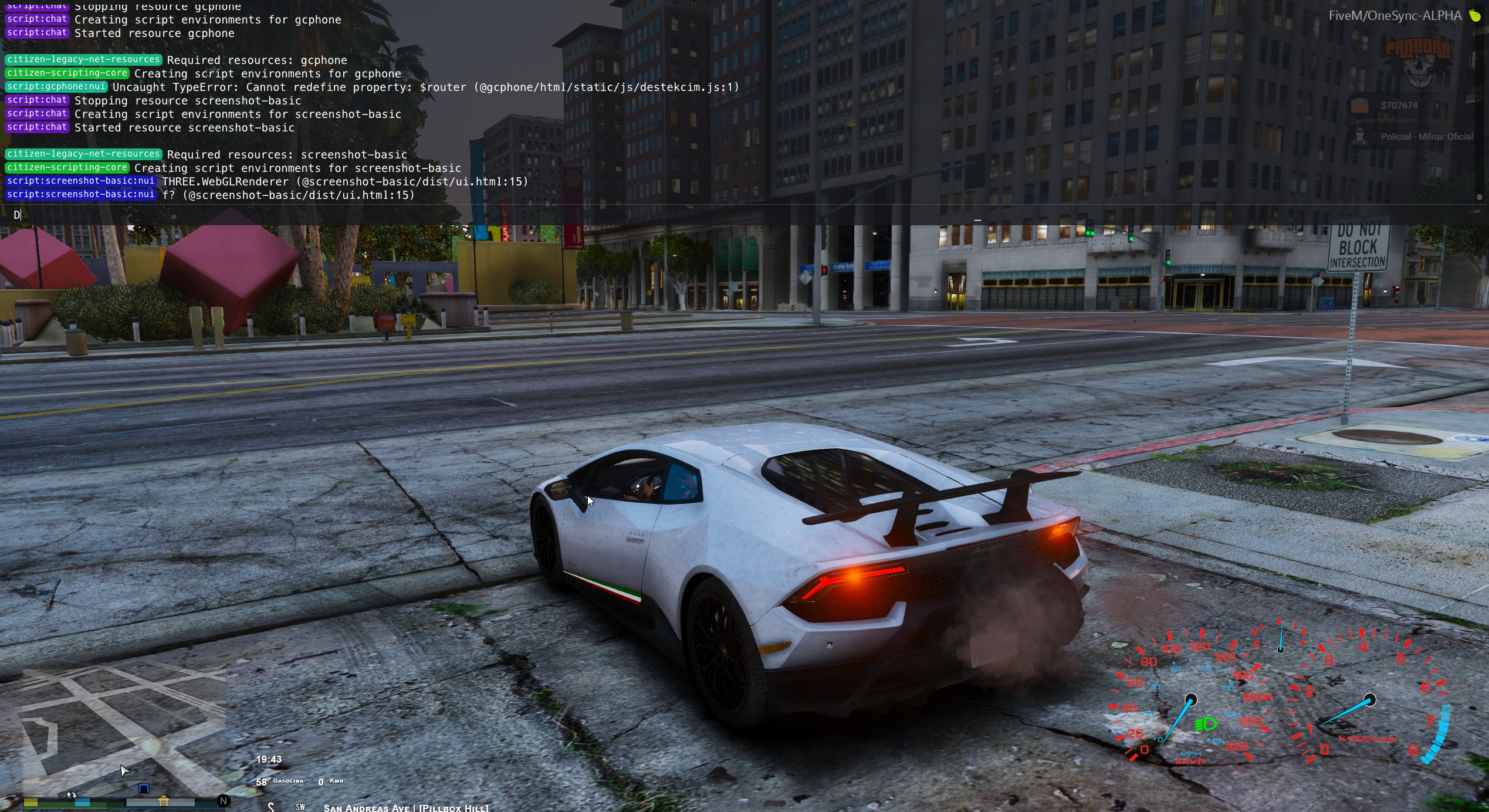Click the console scrollbar handle
Image resolution: width=1489 pixels, height=812 pixels.
1479,197
